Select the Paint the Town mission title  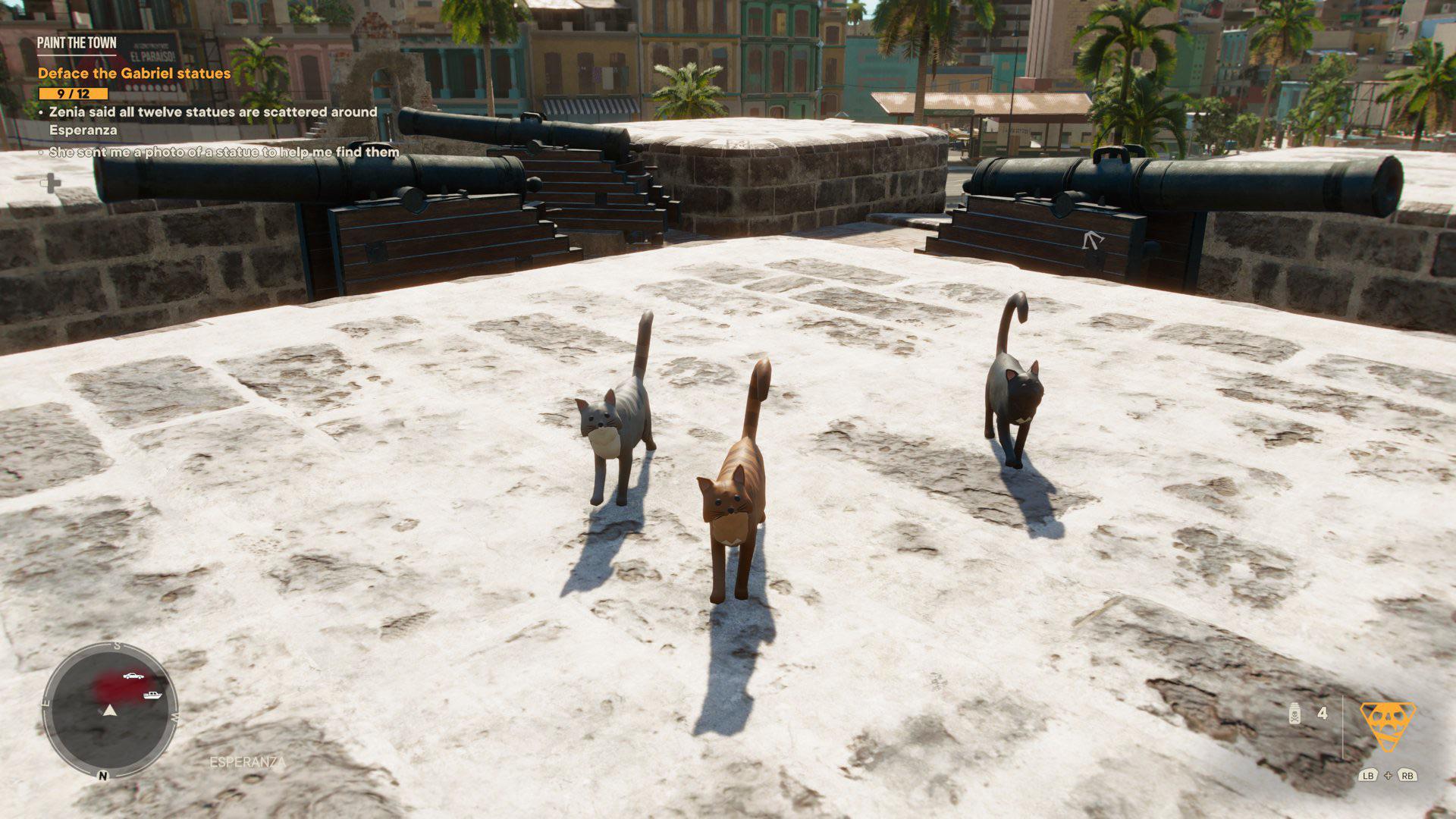pyautogui.click(x=77, y=44)
